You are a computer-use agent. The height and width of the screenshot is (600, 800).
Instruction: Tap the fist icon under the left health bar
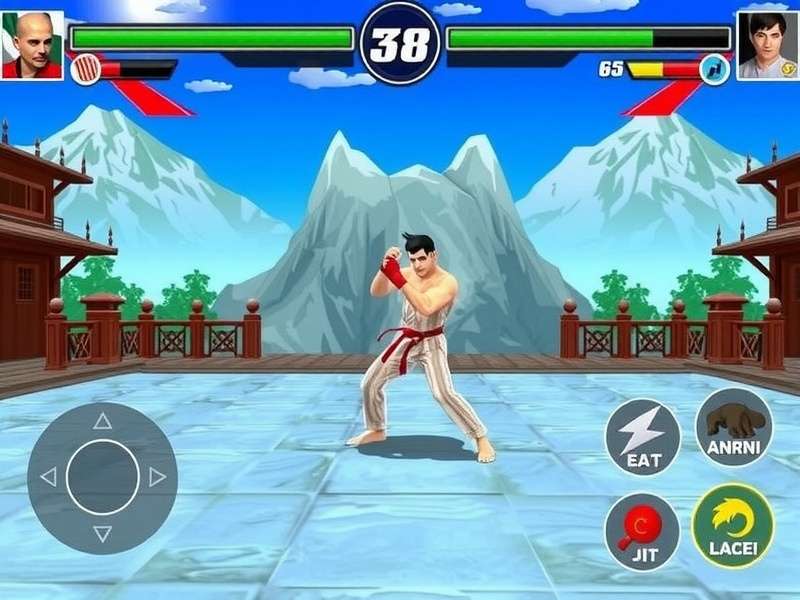tap(86, 69)
